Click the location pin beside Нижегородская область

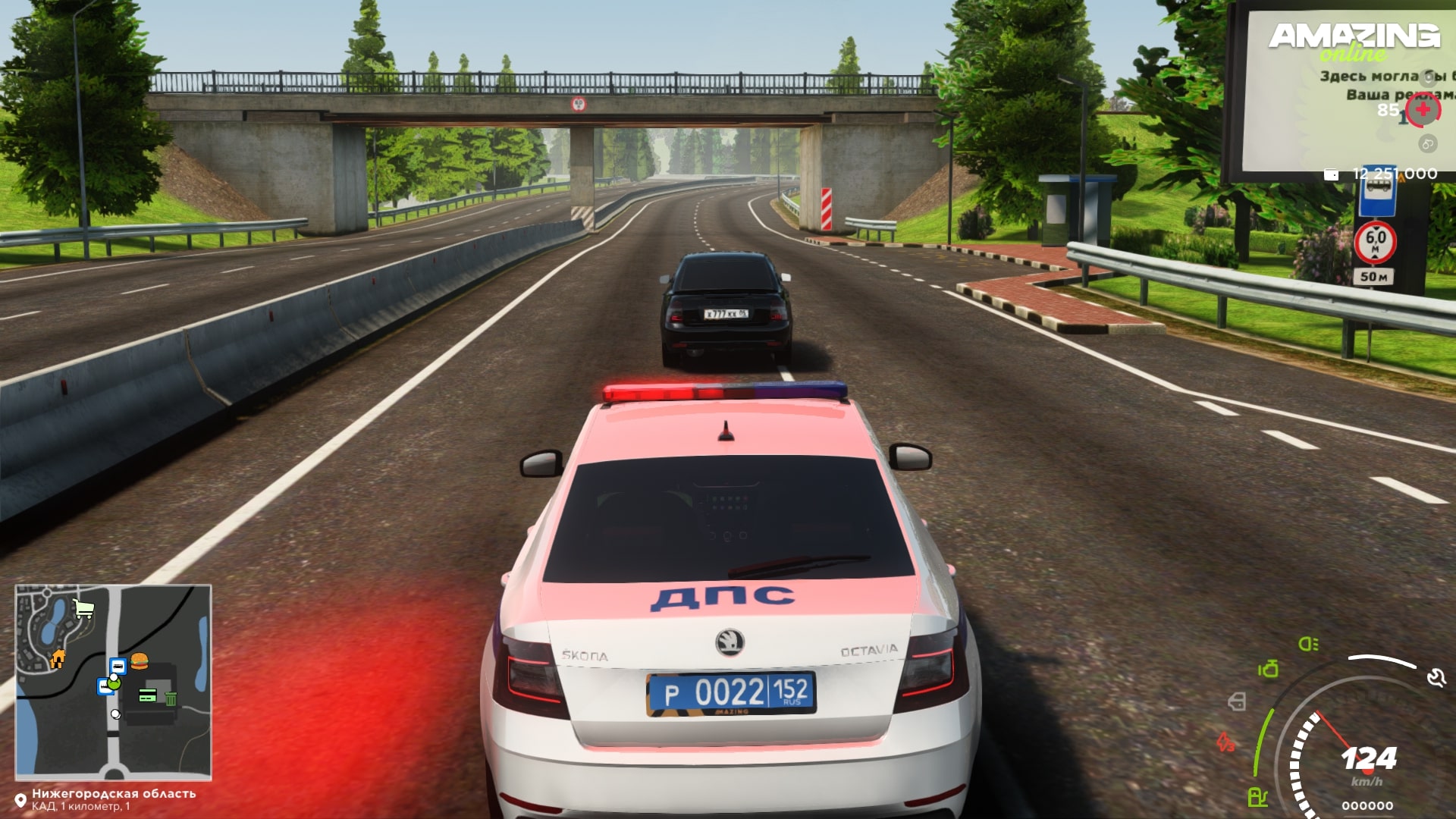20,800
